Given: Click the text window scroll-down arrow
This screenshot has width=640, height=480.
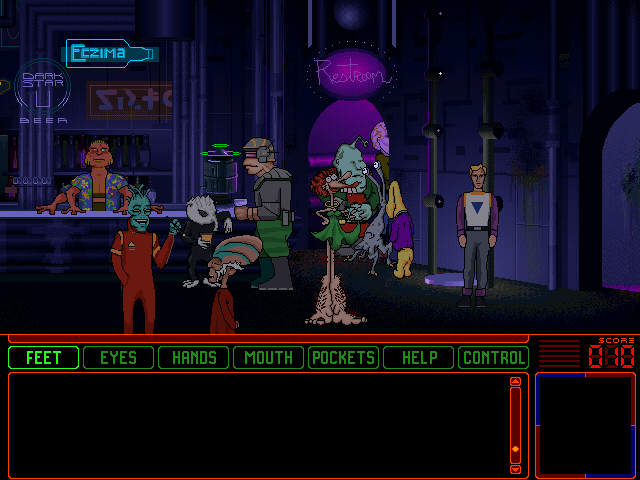Looking at the screenshot, I should click(515, 468).
